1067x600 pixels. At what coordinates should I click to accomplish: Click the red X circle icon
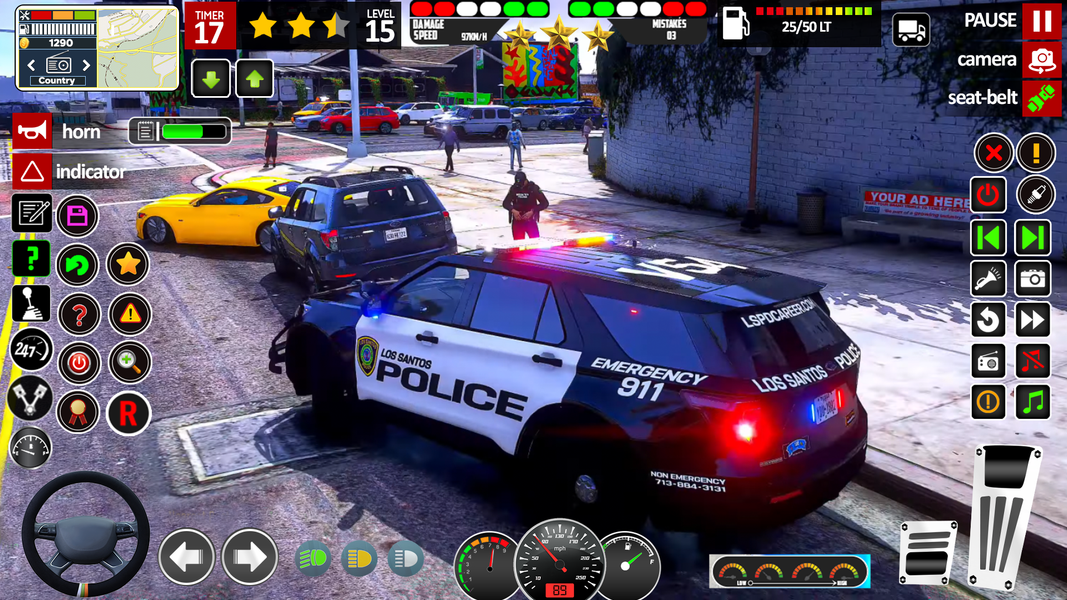point(993,153)
